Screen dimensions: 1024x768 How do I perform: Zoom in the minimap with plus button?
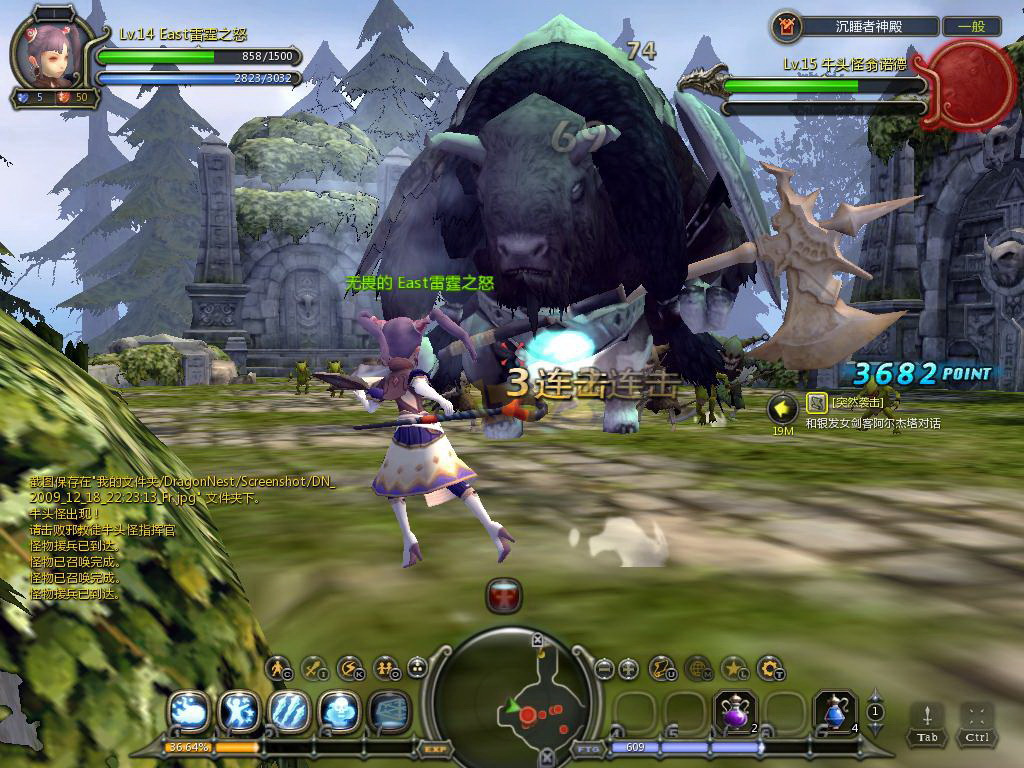point(628,668)
